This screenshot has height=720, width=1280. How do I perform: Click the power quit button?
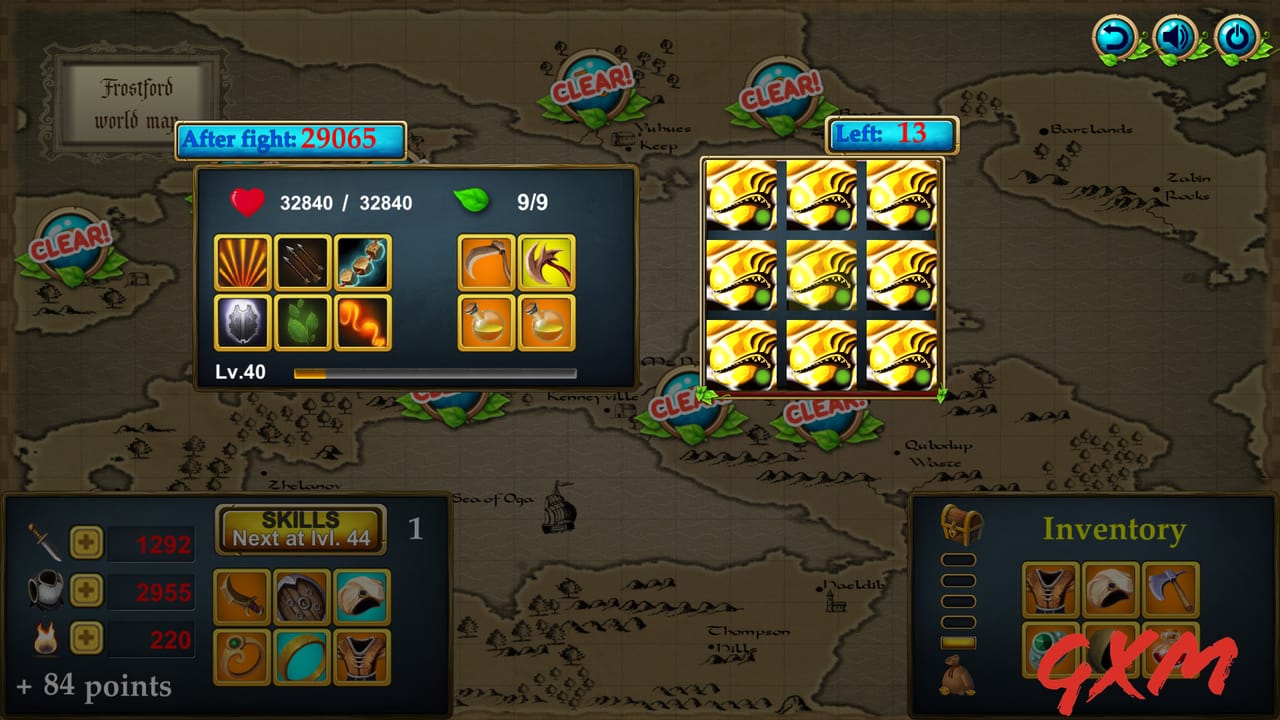pos(1237,39)
